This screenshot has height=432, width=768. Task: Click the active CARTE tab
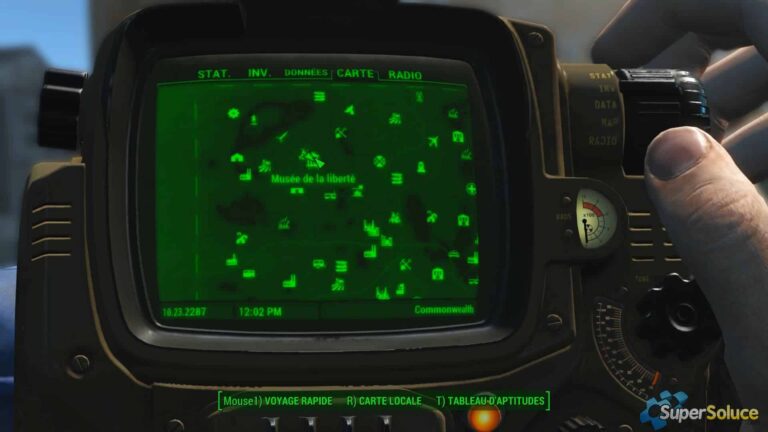(355, 73)
